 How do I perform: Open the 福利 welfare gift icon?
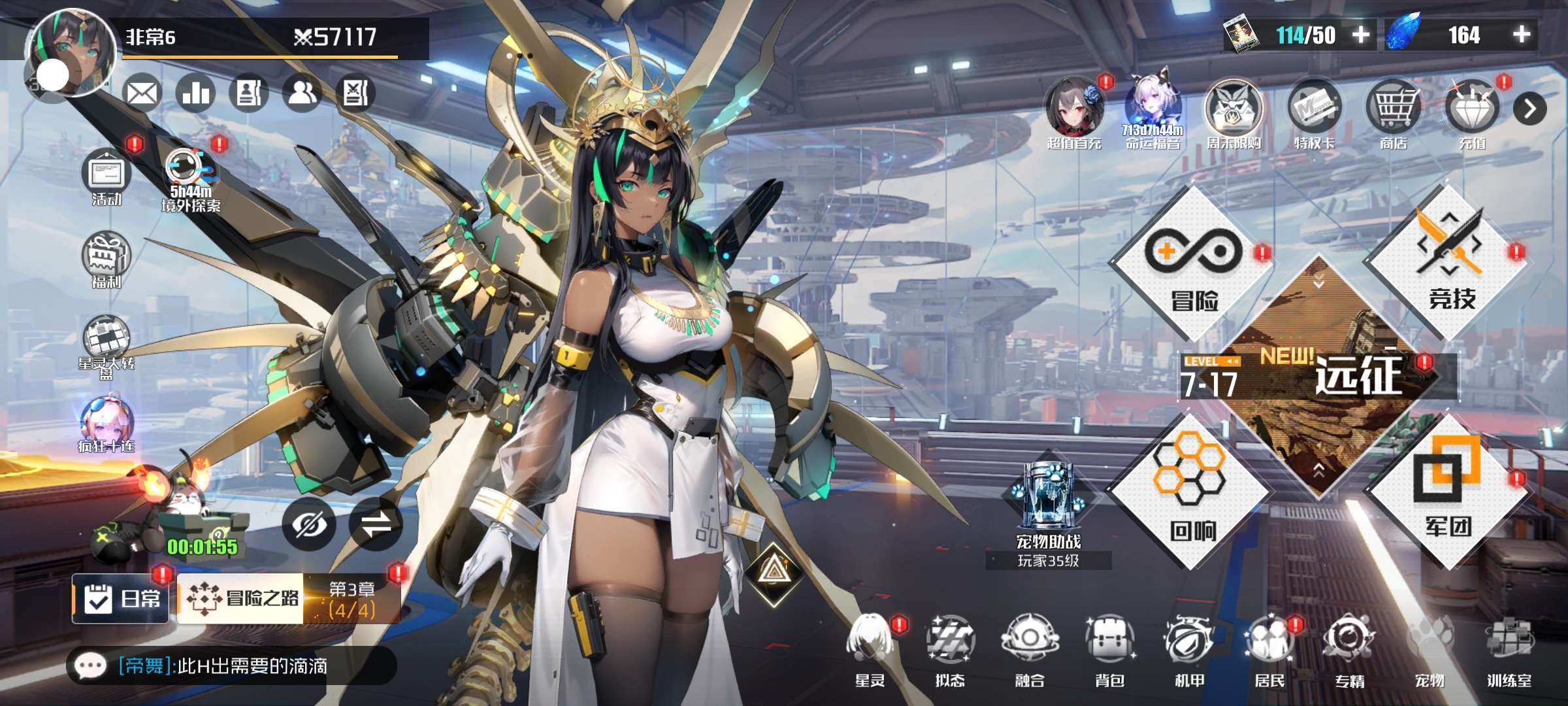[106, 260]
